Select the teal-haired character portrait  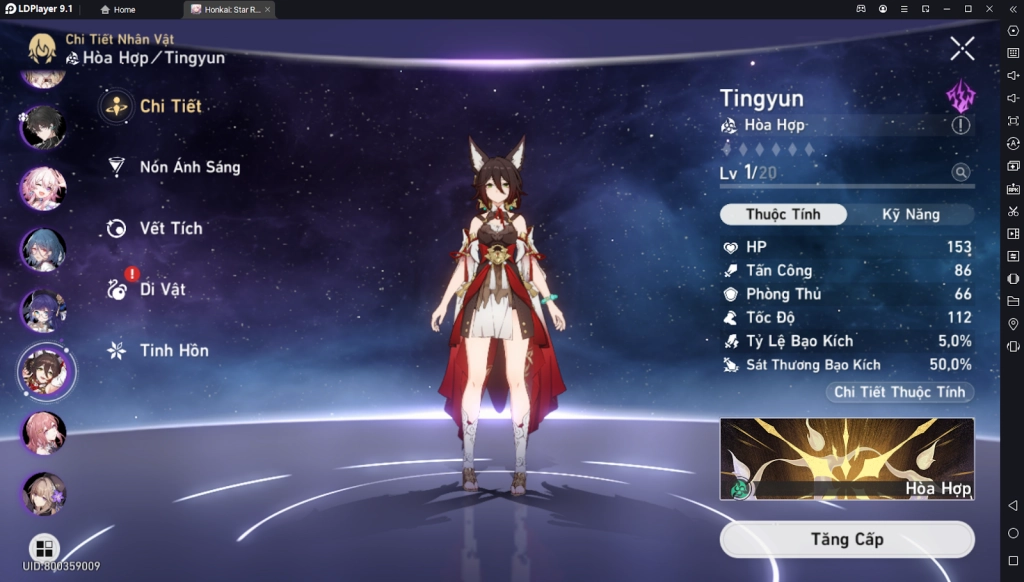coord(44,249)
